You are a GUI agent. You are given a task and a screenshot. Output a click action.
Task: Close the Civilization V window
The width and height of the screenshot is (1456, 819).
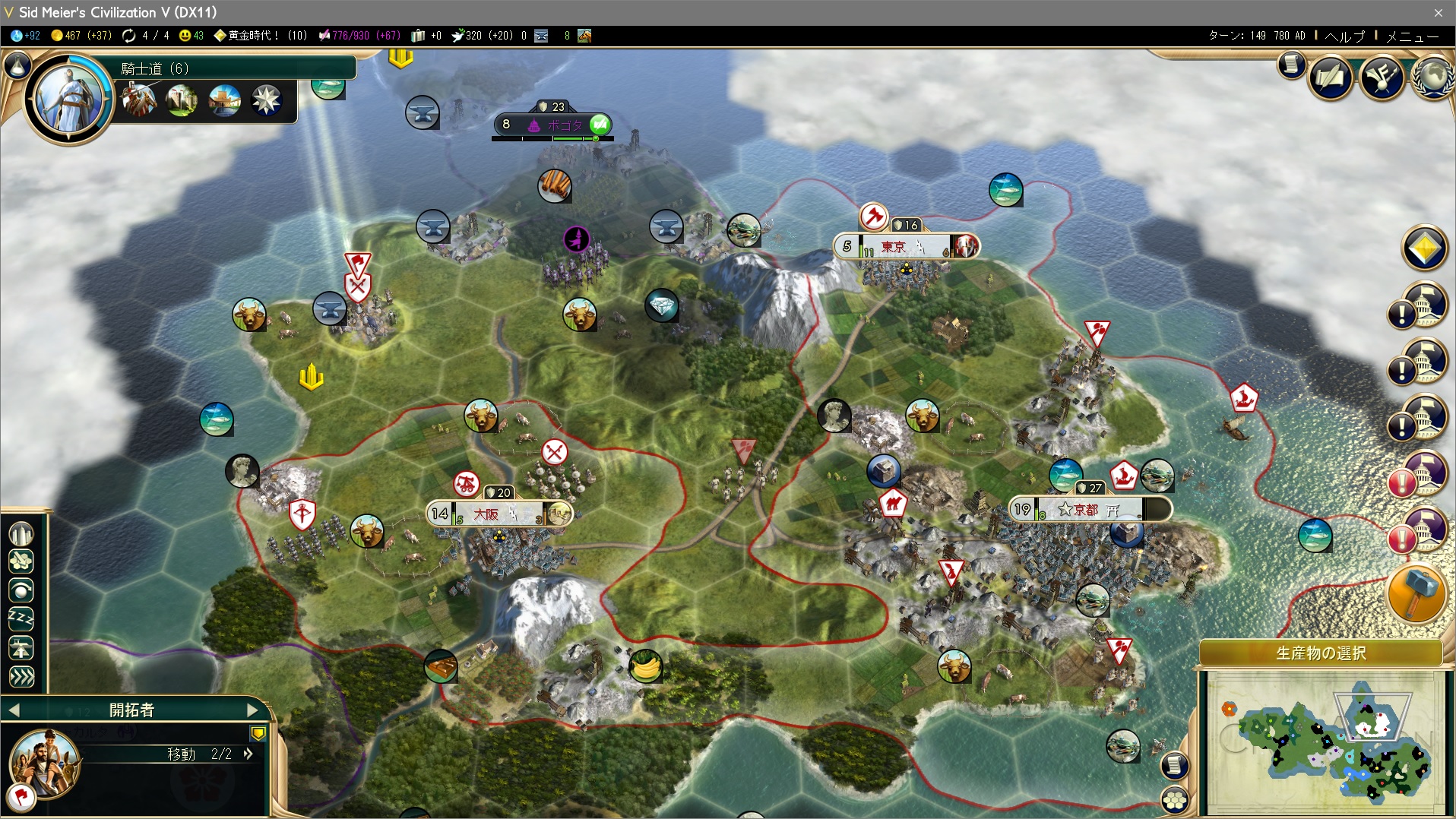(1438, 12)
